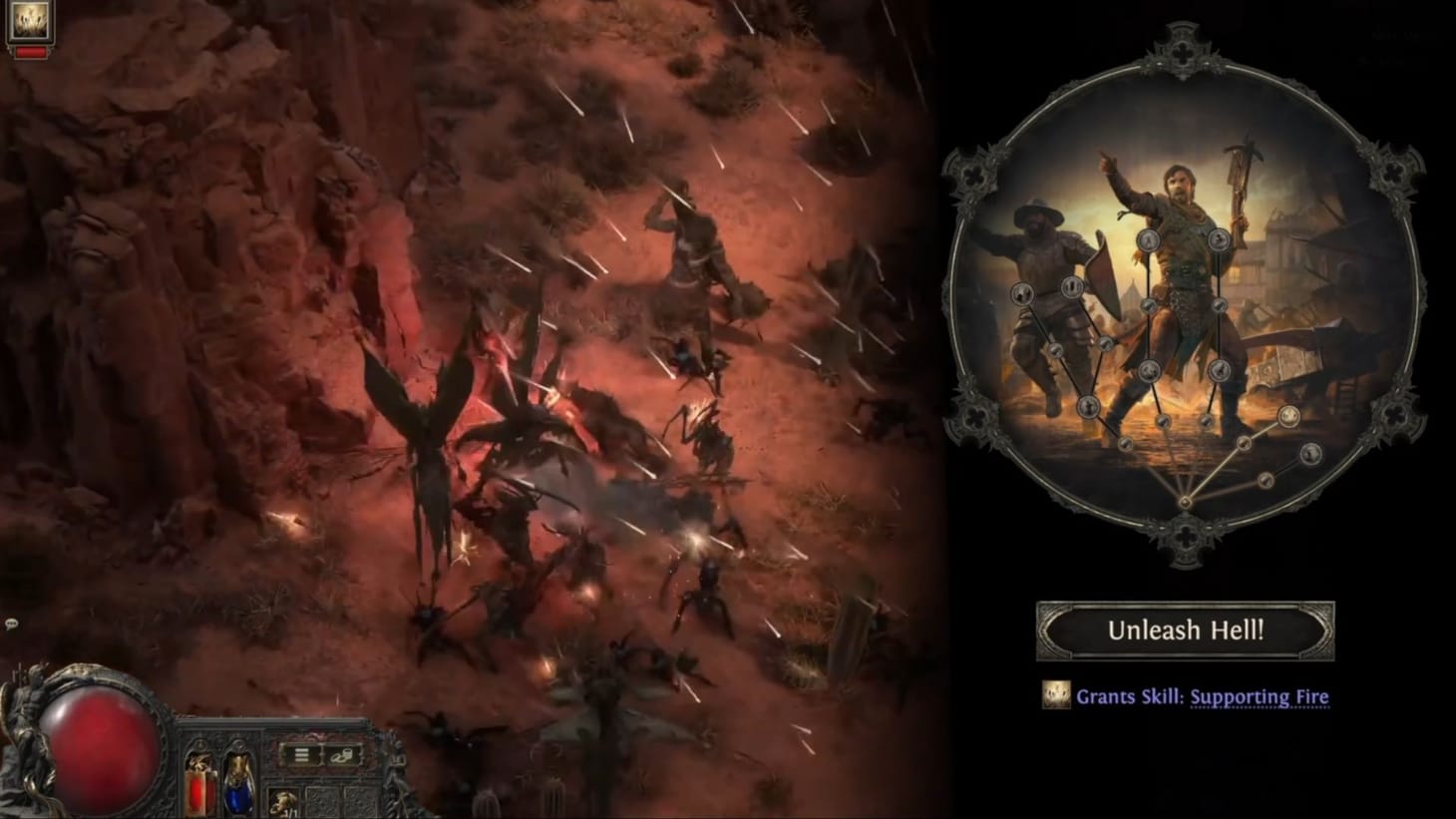The width and height of the screenshot is (1456, 819).
Task: Click the topmost passive node above the captain's head
Action: pyautogui.click(x=1148, y=241)
